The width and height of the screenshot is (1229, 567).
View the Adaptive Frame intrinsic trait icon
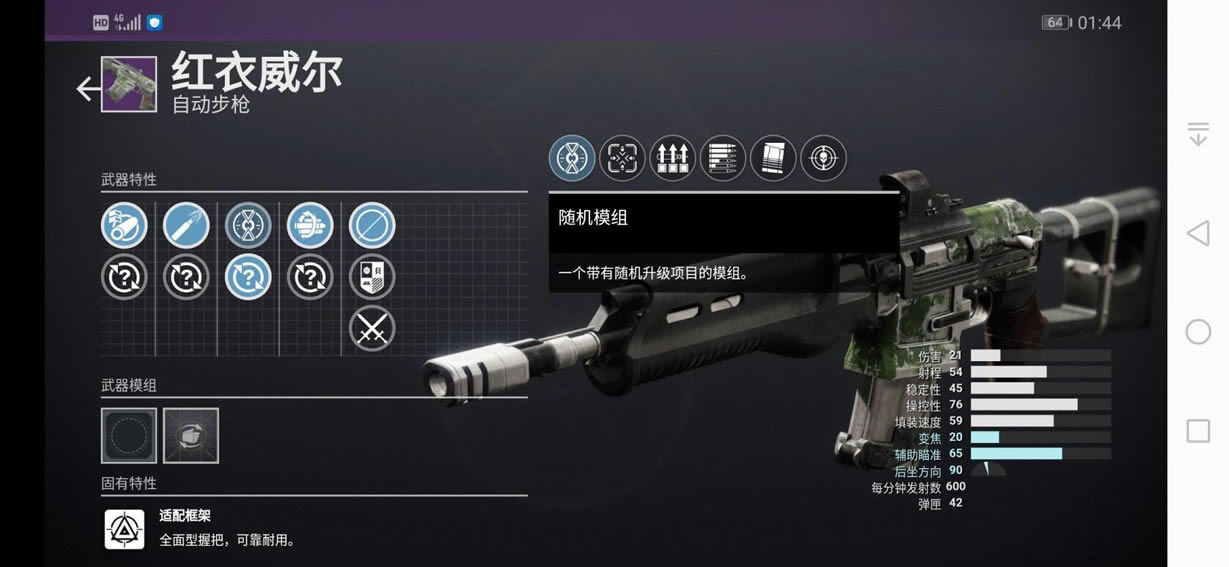(125, 529)
